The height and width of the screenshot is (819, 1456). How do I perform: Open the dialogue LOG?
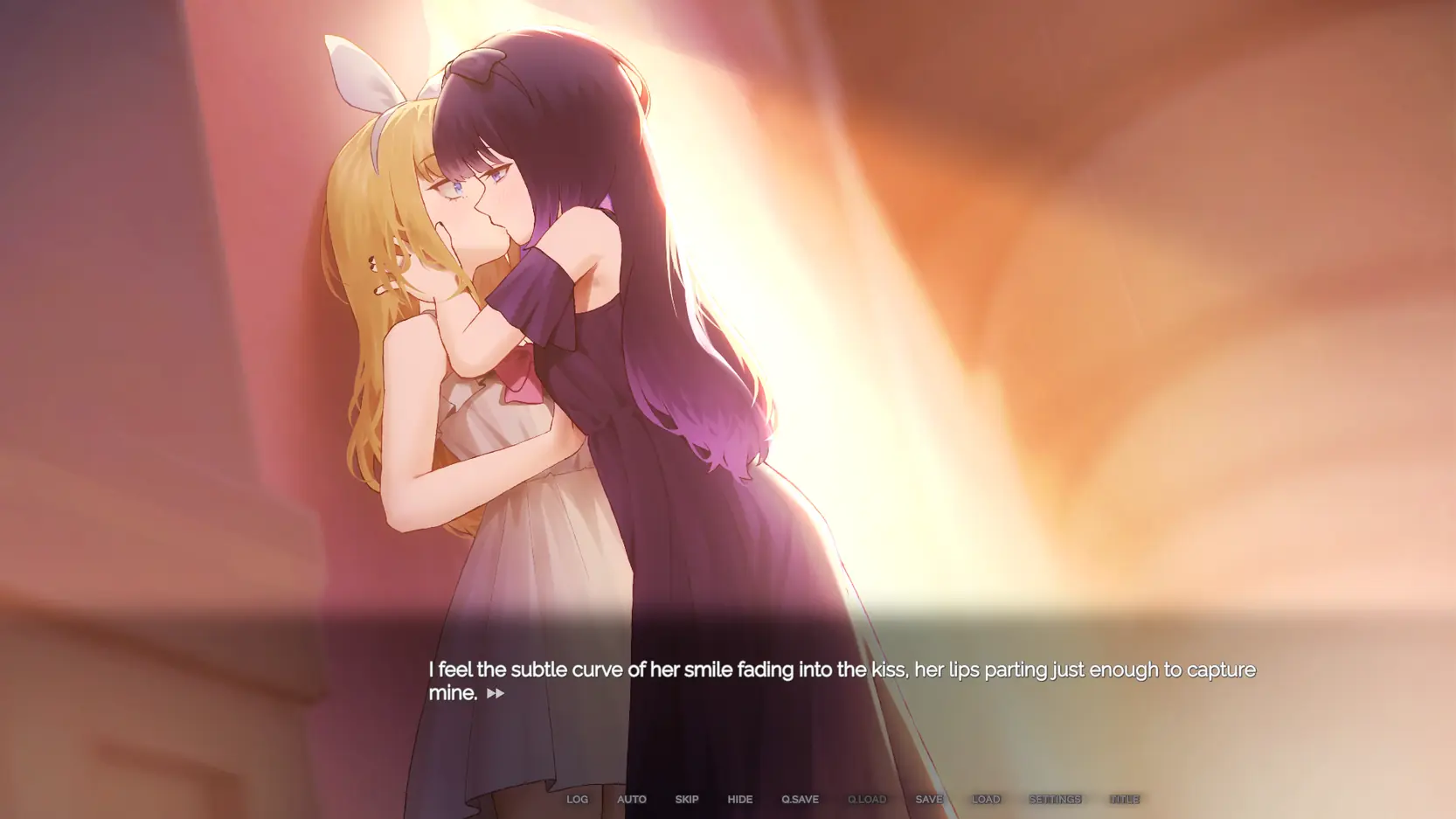coord(577,799)
